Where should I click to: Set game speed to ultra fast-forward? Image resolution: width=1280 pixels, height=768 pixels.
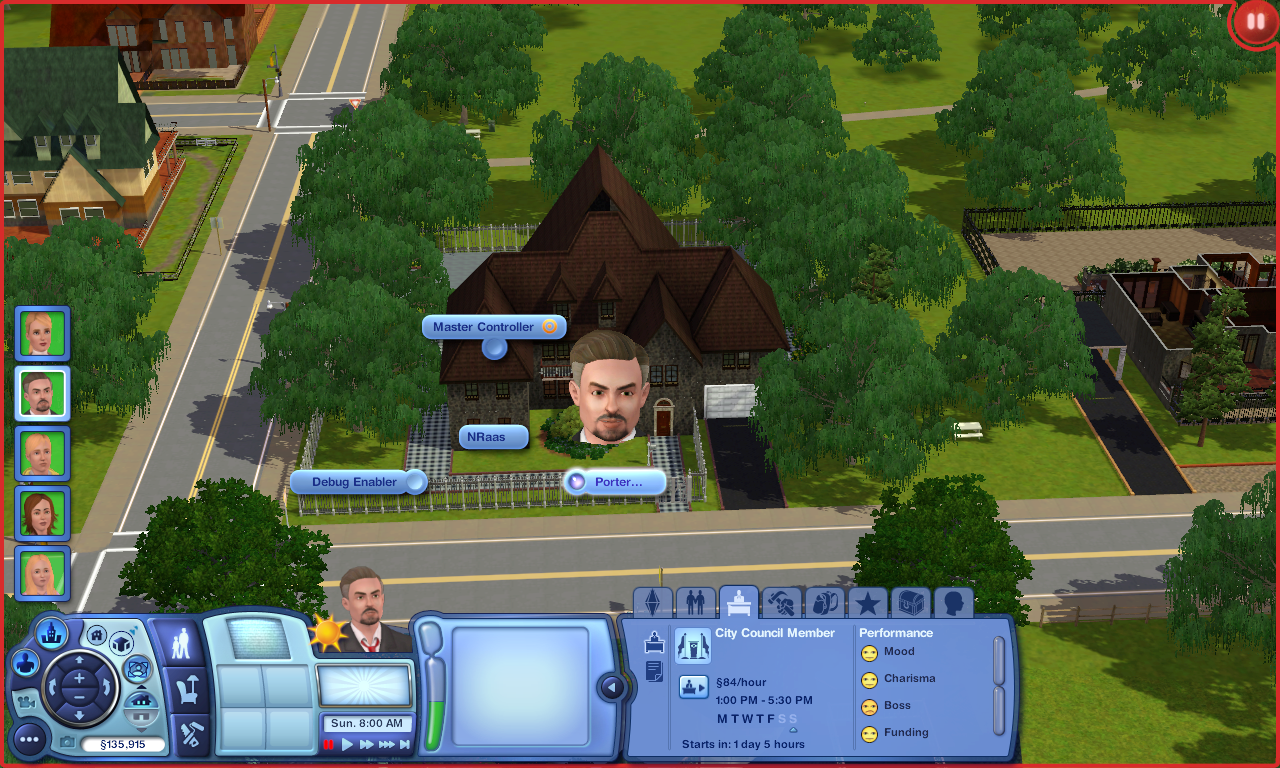coord(386,744)
